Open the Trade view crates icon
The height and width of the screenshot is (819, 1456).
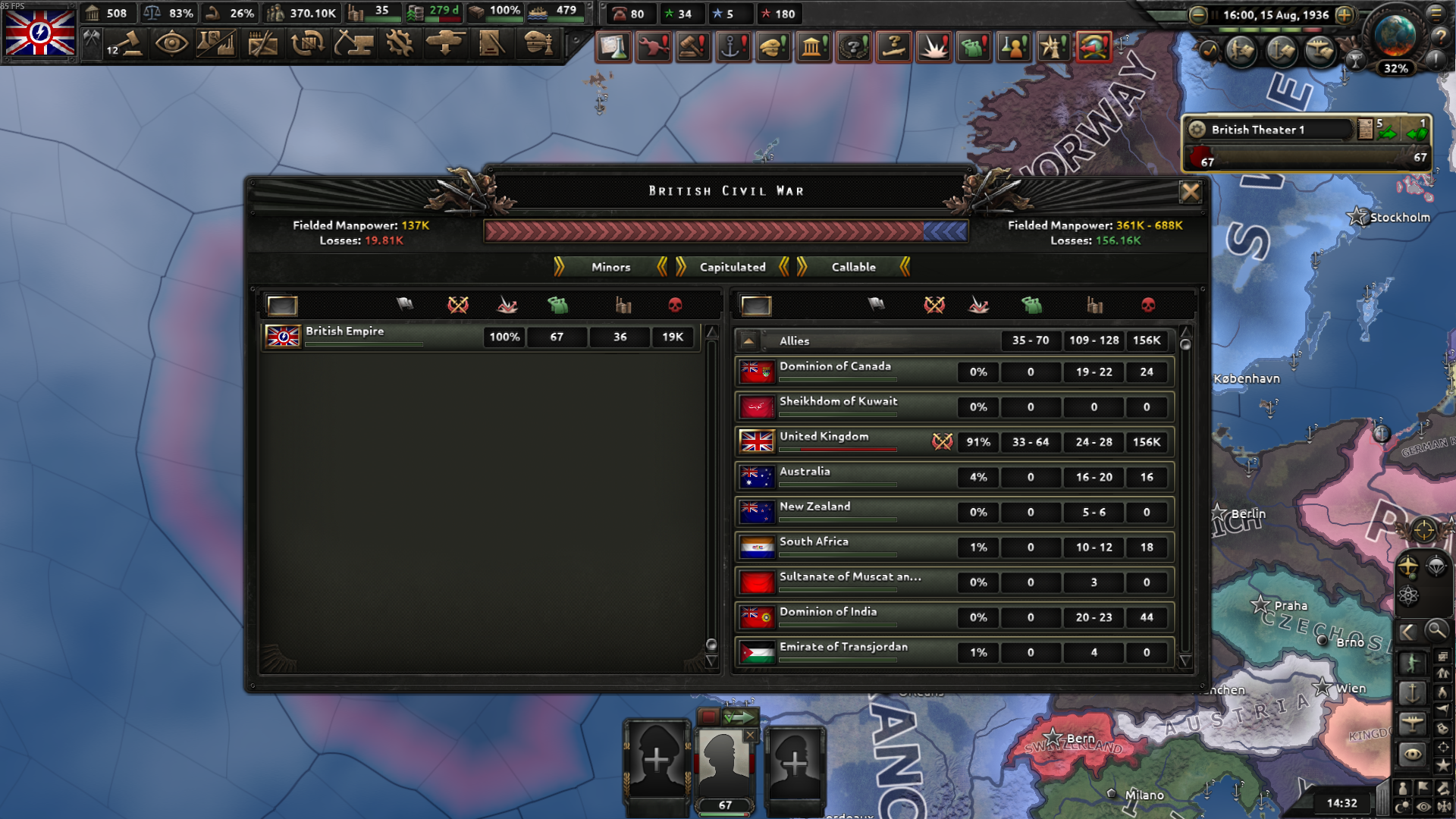(x=306, y=45)
